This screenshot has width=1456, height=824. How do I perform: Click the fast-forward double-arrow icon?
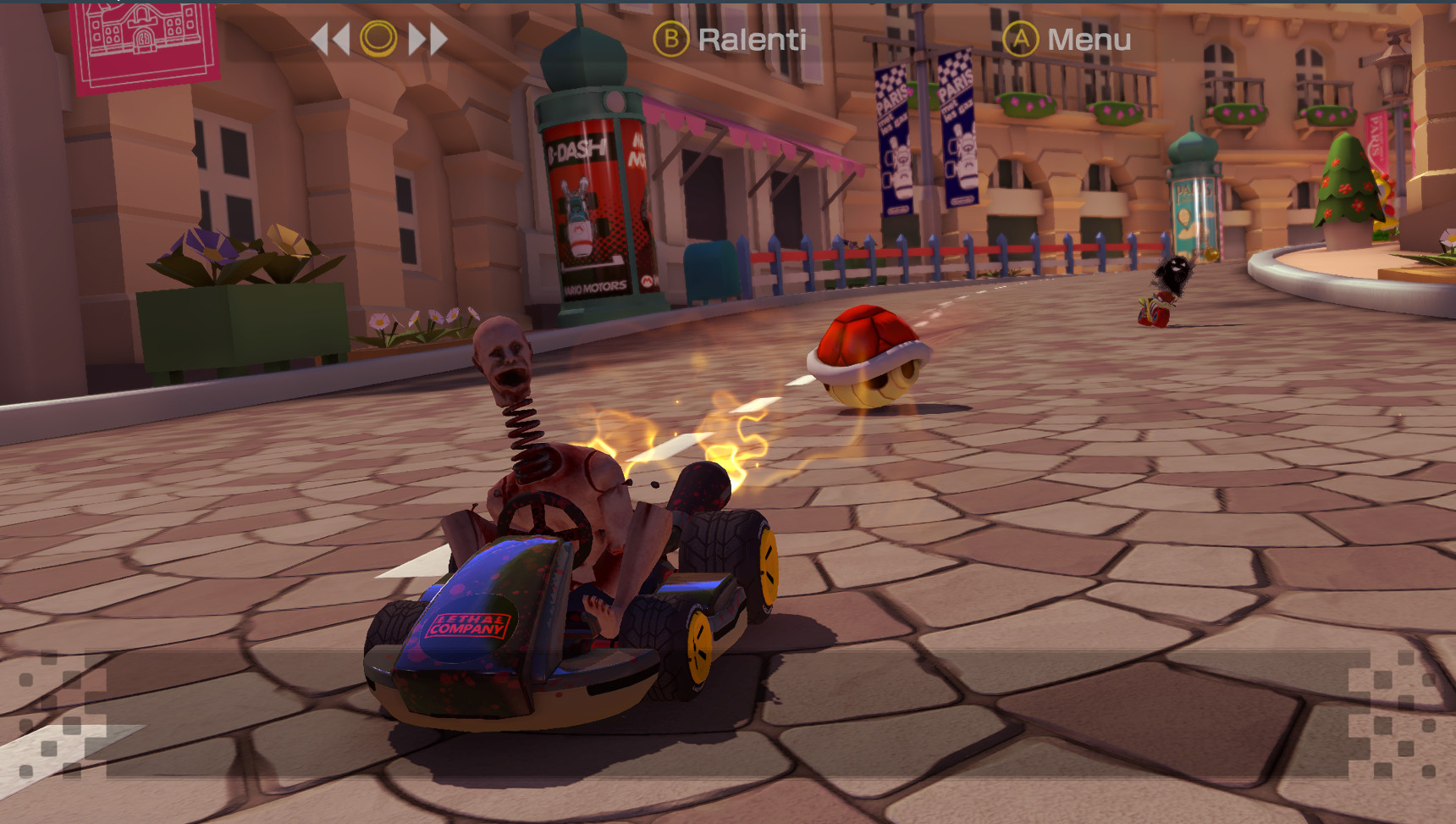[426, 38]
